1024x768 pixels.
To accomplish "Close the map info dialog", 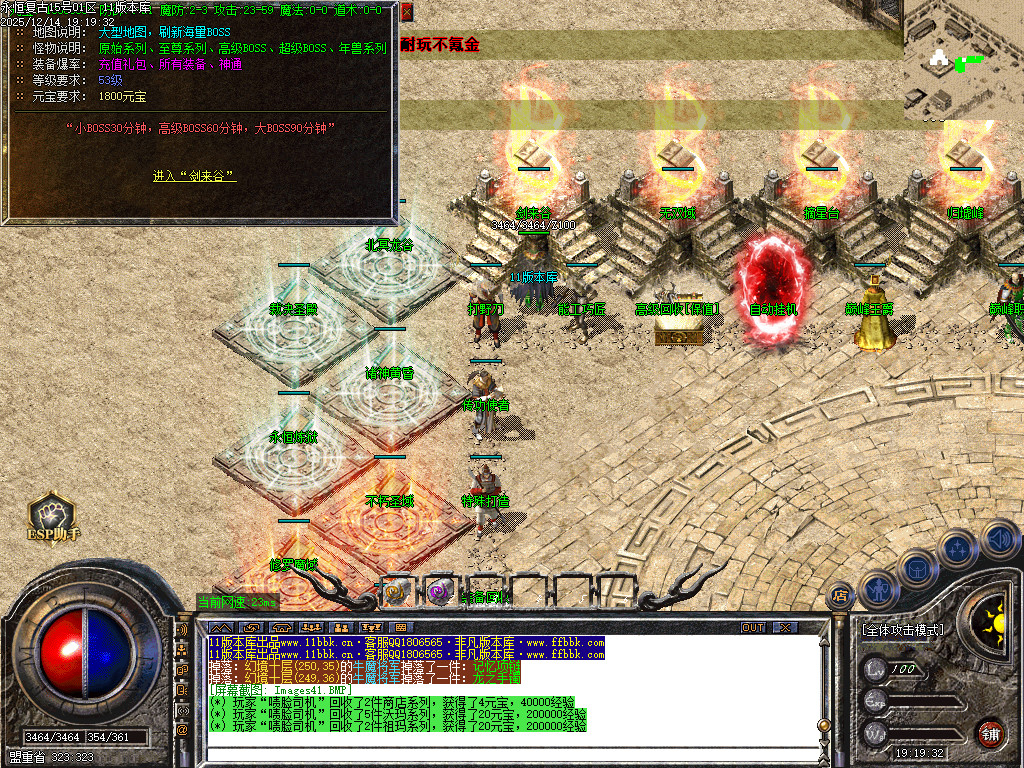I will [406, 13].
